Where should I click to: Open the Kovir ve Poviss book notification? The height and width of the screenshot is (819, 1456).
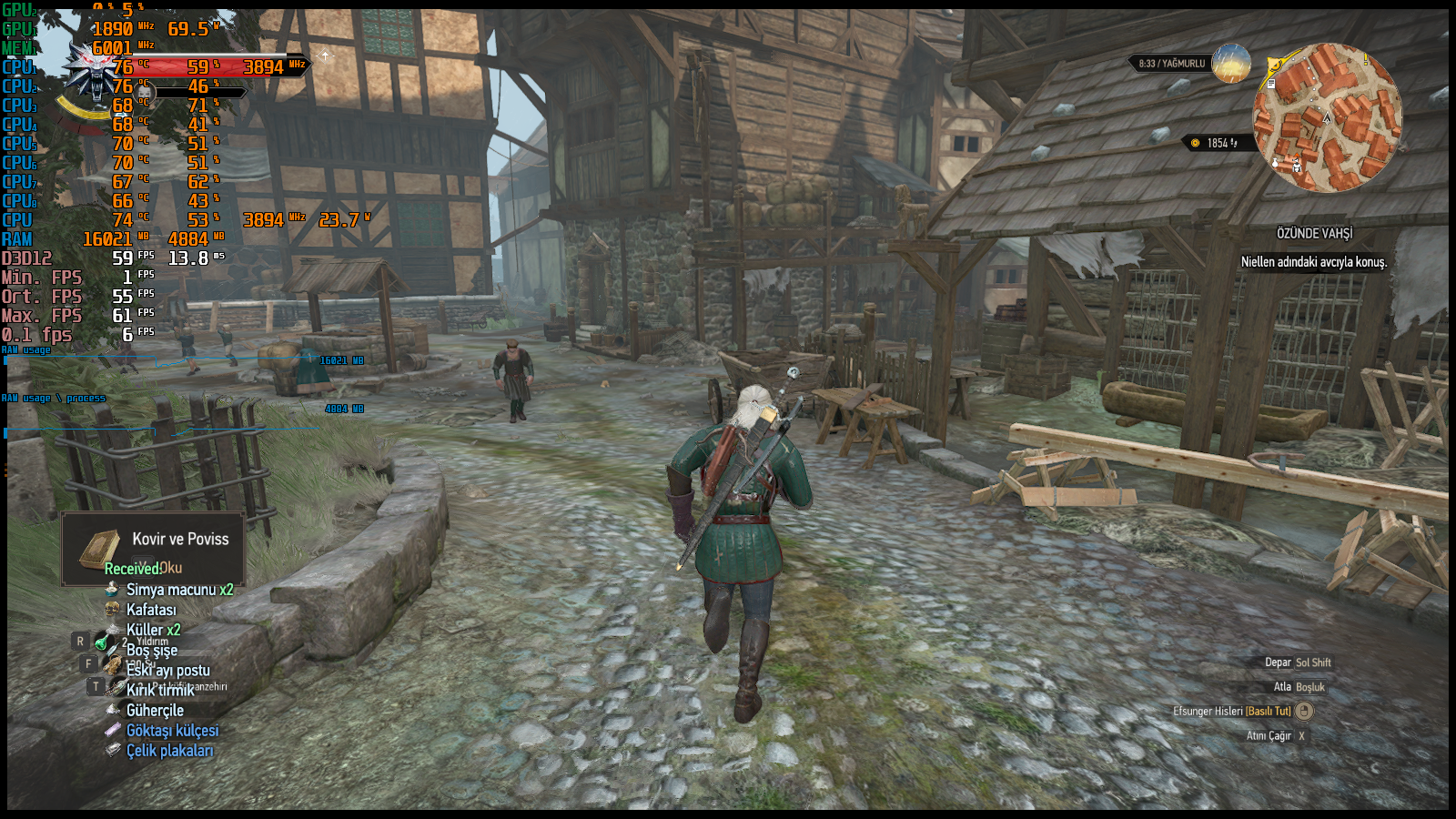[x=153, y=549]
